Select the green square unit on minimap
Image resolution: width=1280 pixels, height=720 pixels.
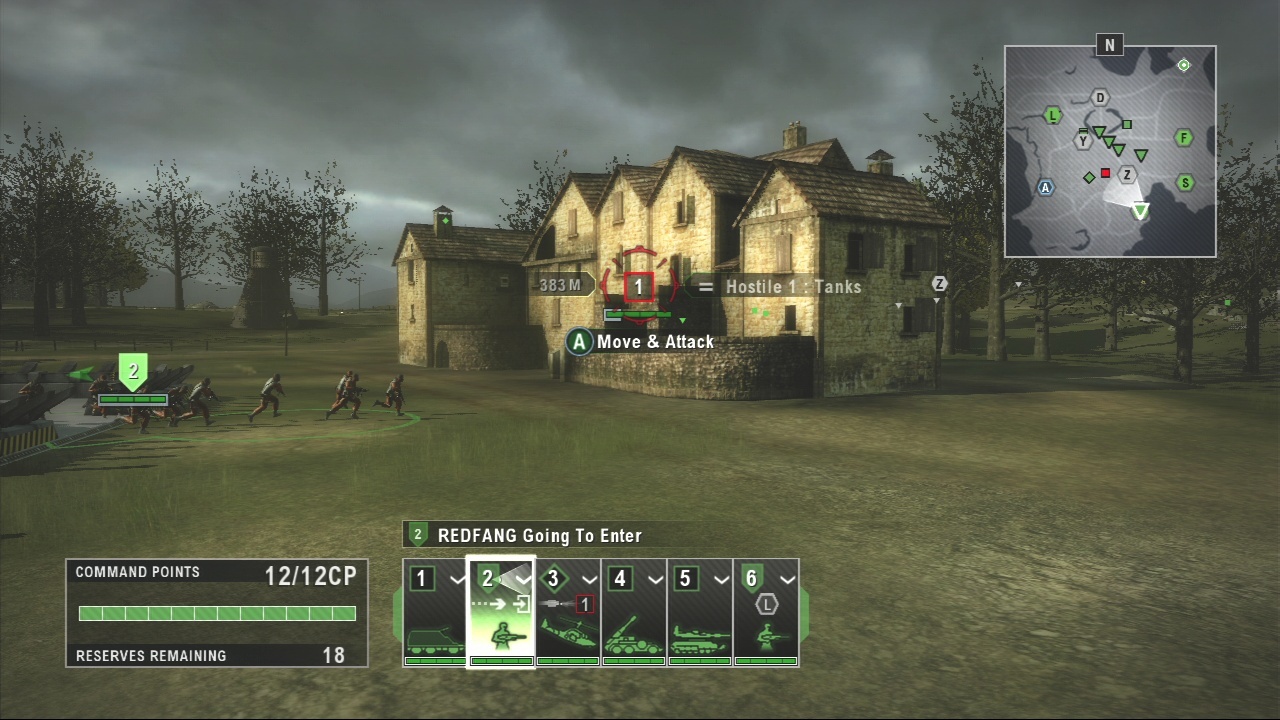click(x=1127, y=125)
